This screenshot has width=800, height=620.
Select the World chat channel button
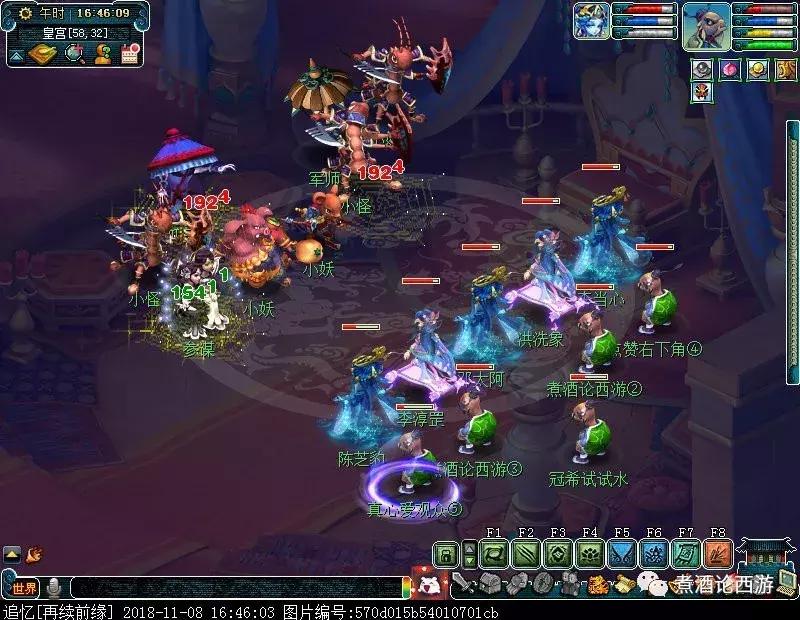coord(24,587)
